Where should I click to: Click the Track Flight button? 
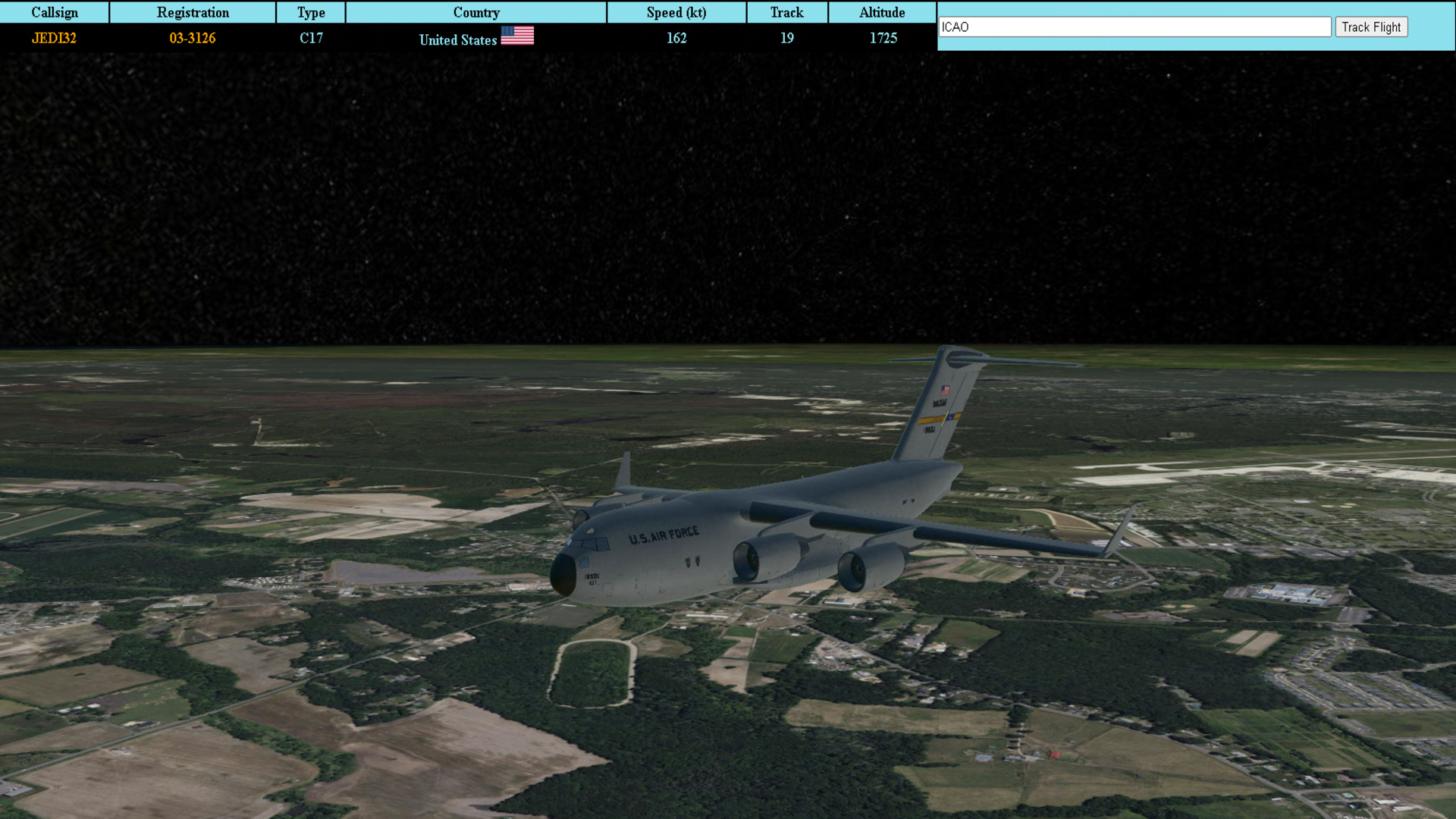(1371, 27)
